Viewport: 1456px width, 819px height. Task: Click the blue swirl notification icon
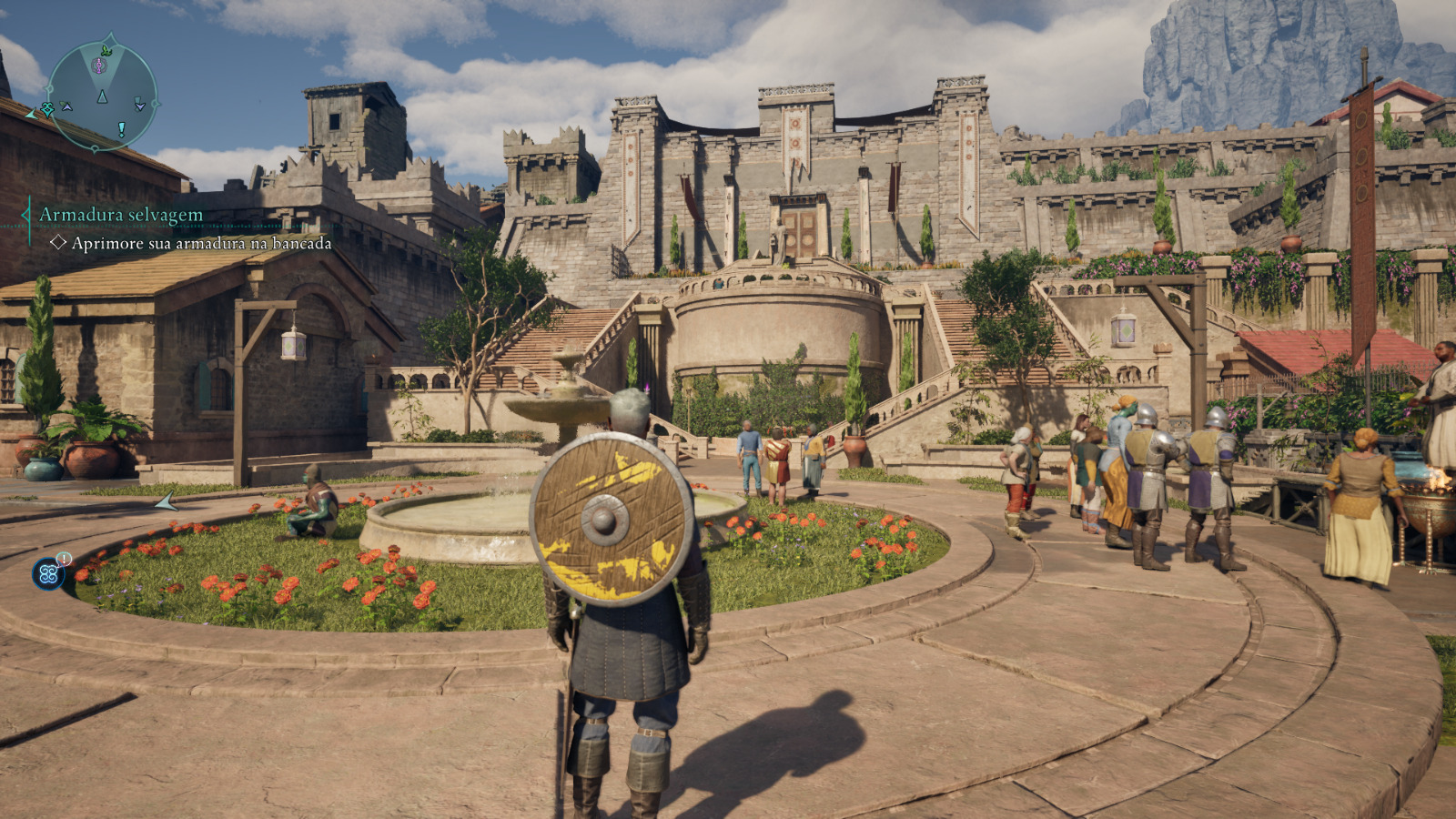[x=49, y=574]
